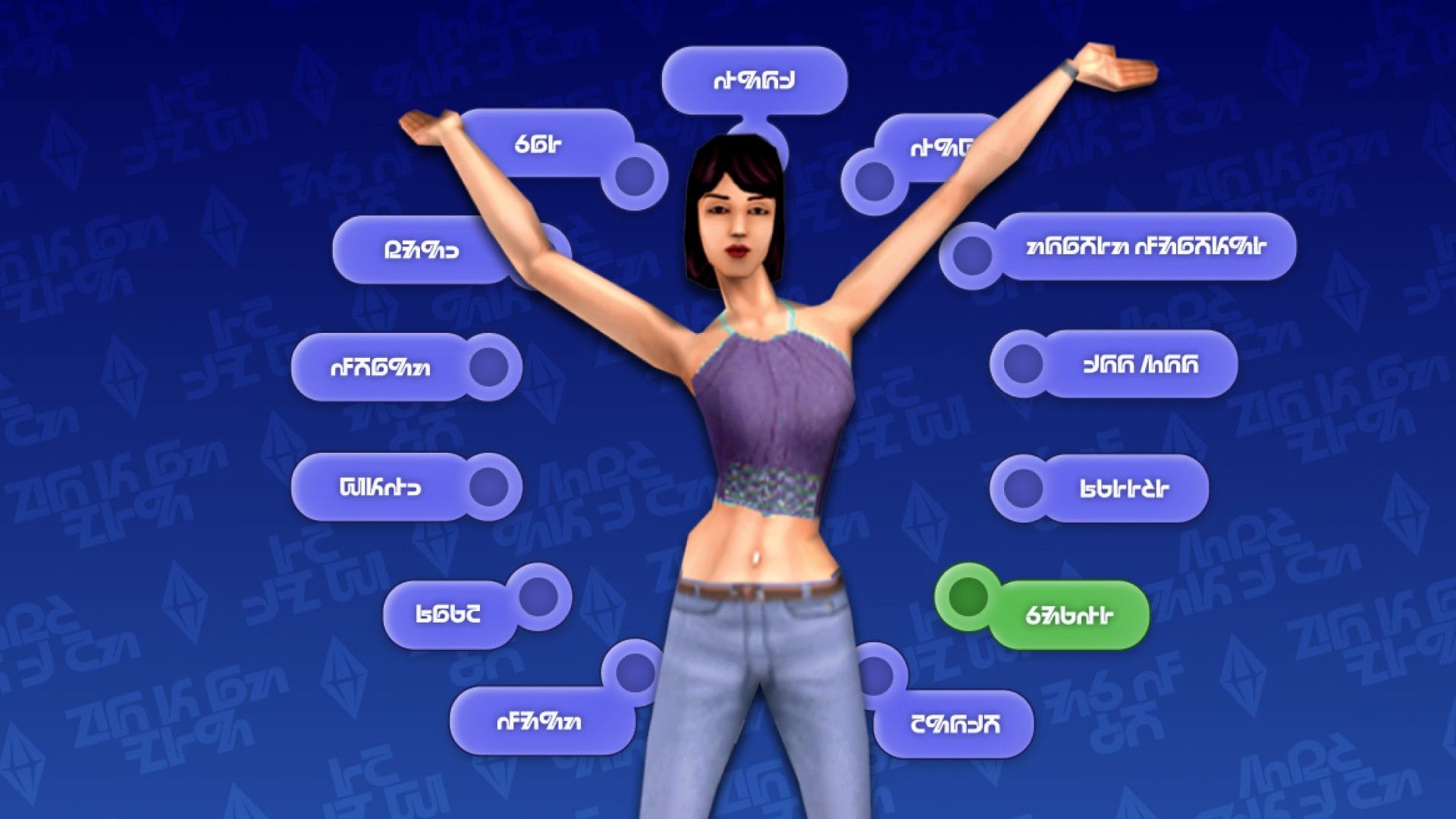
Task: Toggle the circle on the short pill near the left hip
Action: [538, 599]
